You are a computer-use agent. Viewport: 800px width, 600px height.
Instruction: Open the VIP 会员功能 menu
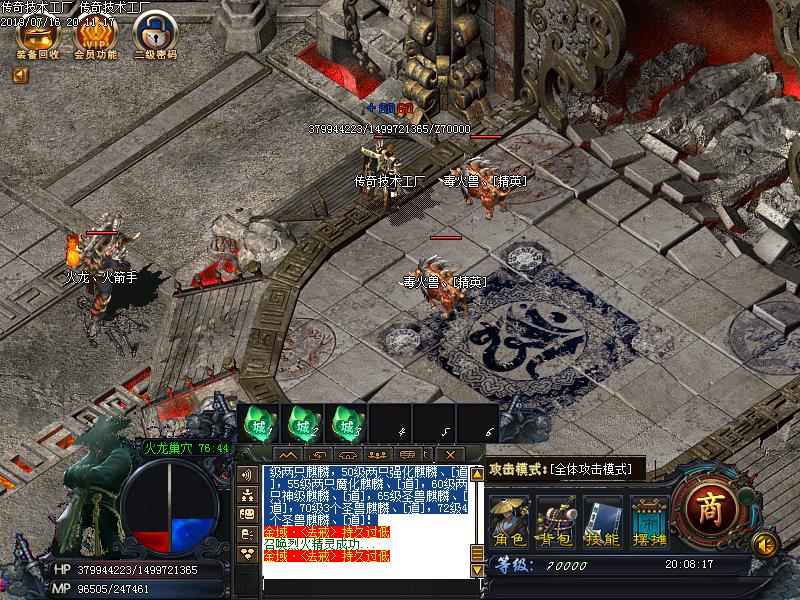tap(95, 36)
